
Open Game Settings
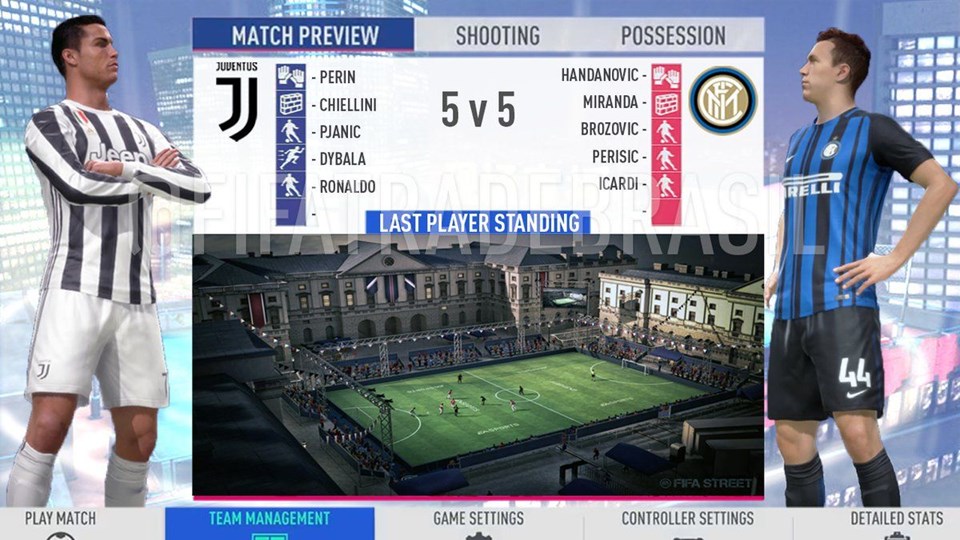[478, 520]
